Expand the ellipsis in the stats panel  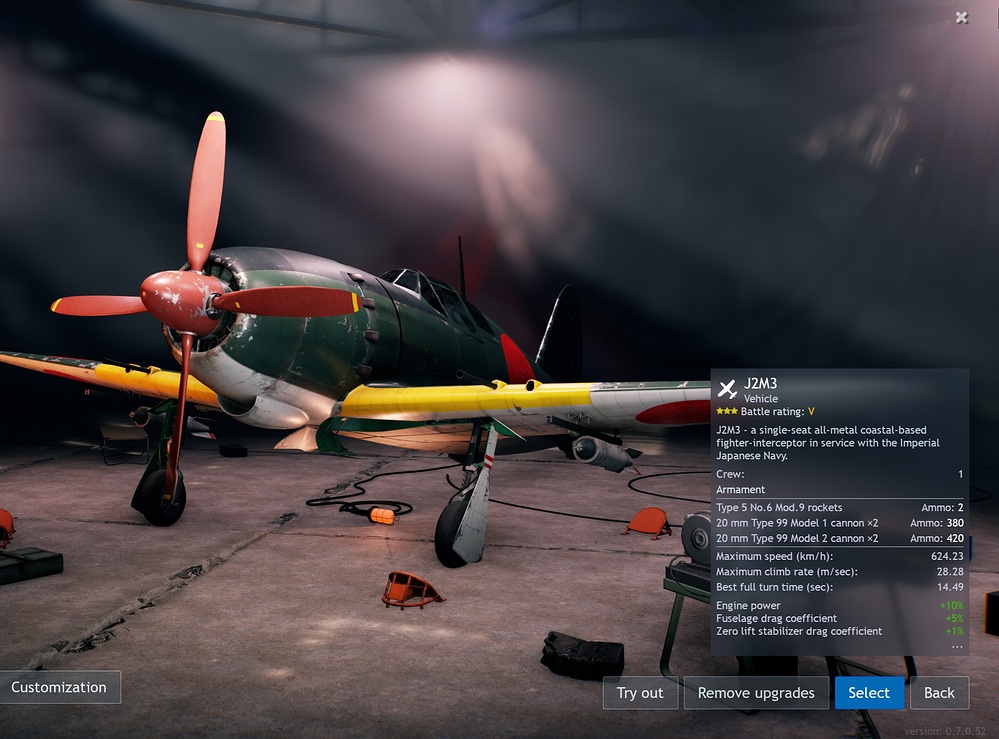957,646
